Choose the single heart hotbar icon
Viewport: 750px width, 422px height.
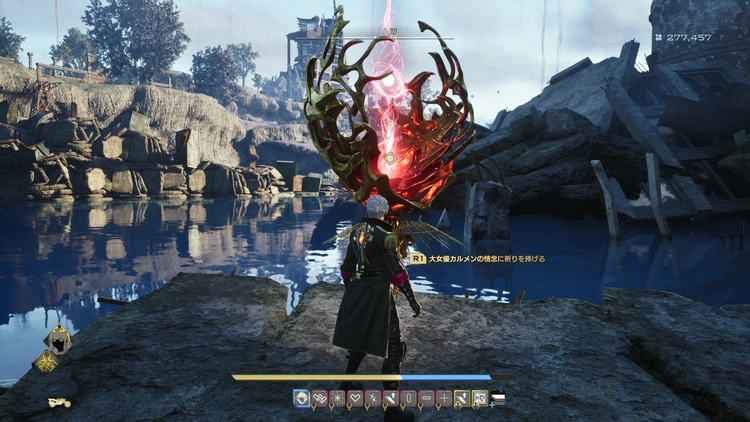coord(355,398)
